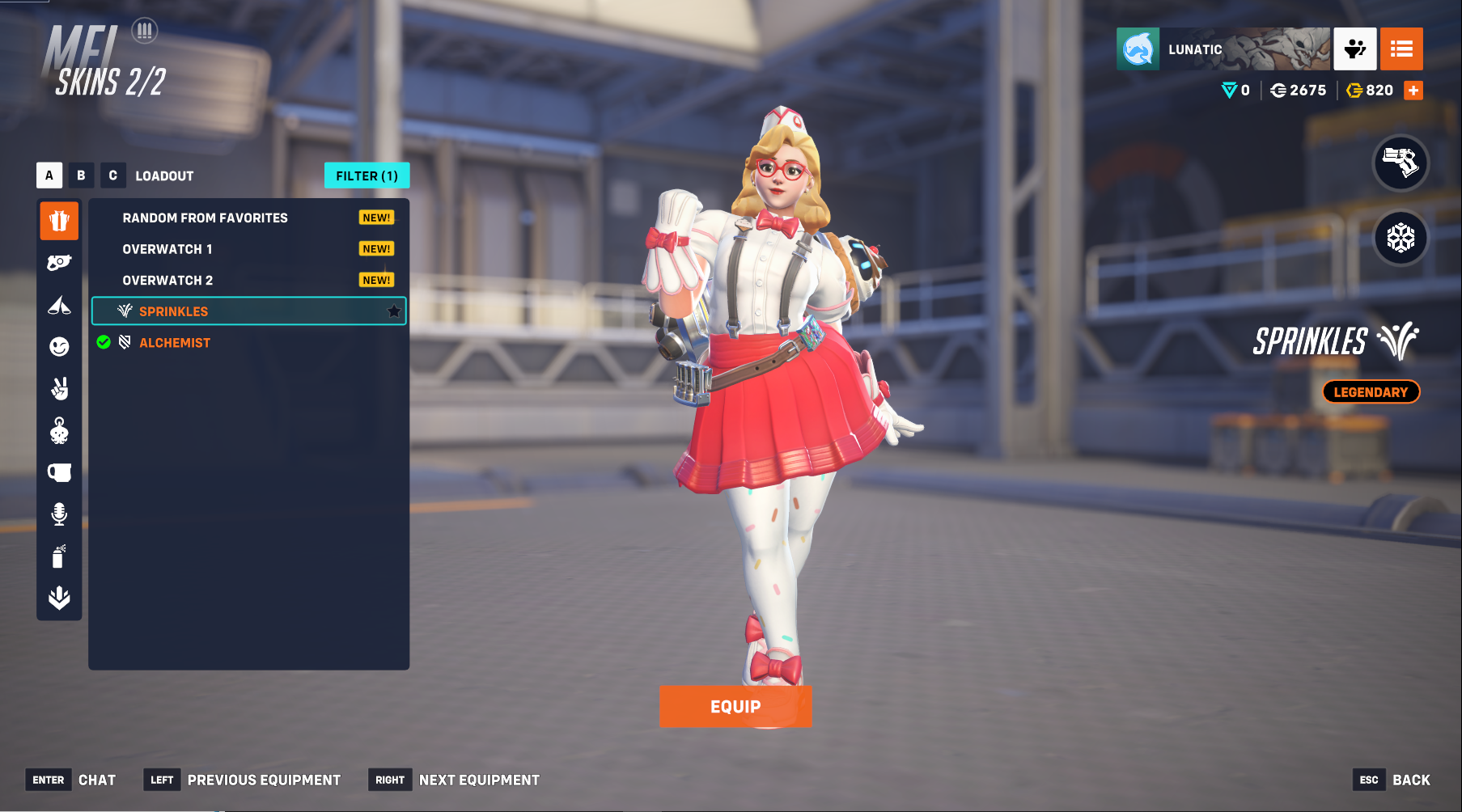The width and height of the screenshot is (1462, 812).
Task: Open the voice lines microphone category
Action: tap(59, 514)
